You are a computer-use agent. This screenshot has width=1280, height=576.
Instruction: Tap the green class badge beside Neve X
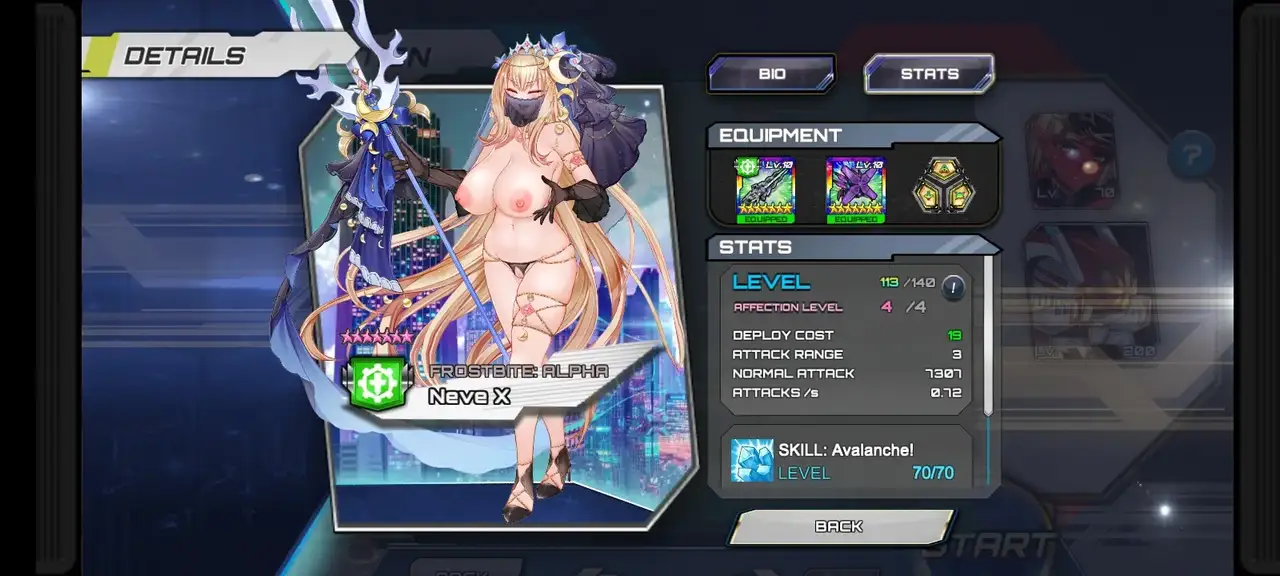pos(379,384)
